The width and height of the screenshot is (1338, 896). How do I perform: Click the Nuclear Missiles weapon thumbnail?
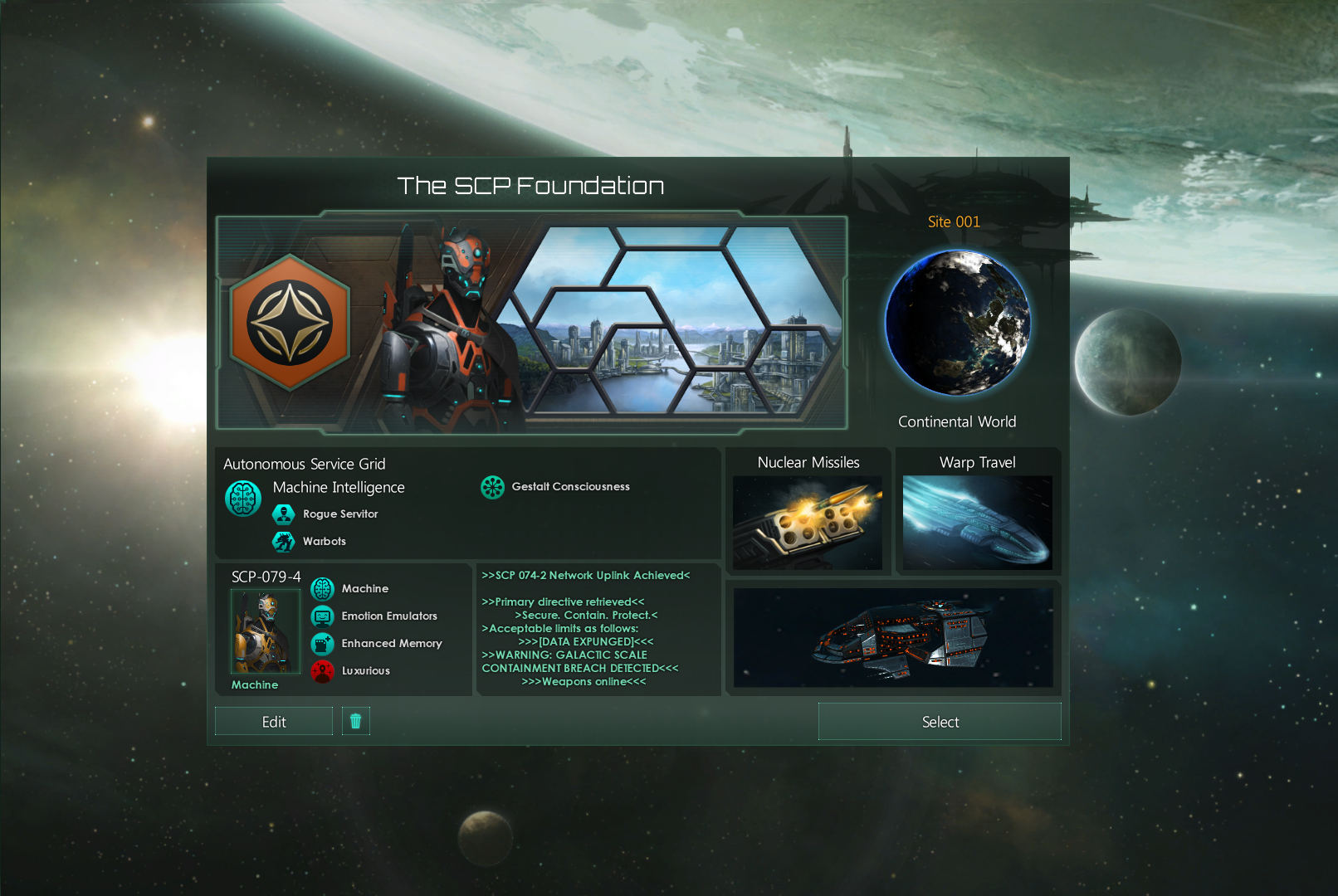(x=808, y=522)
